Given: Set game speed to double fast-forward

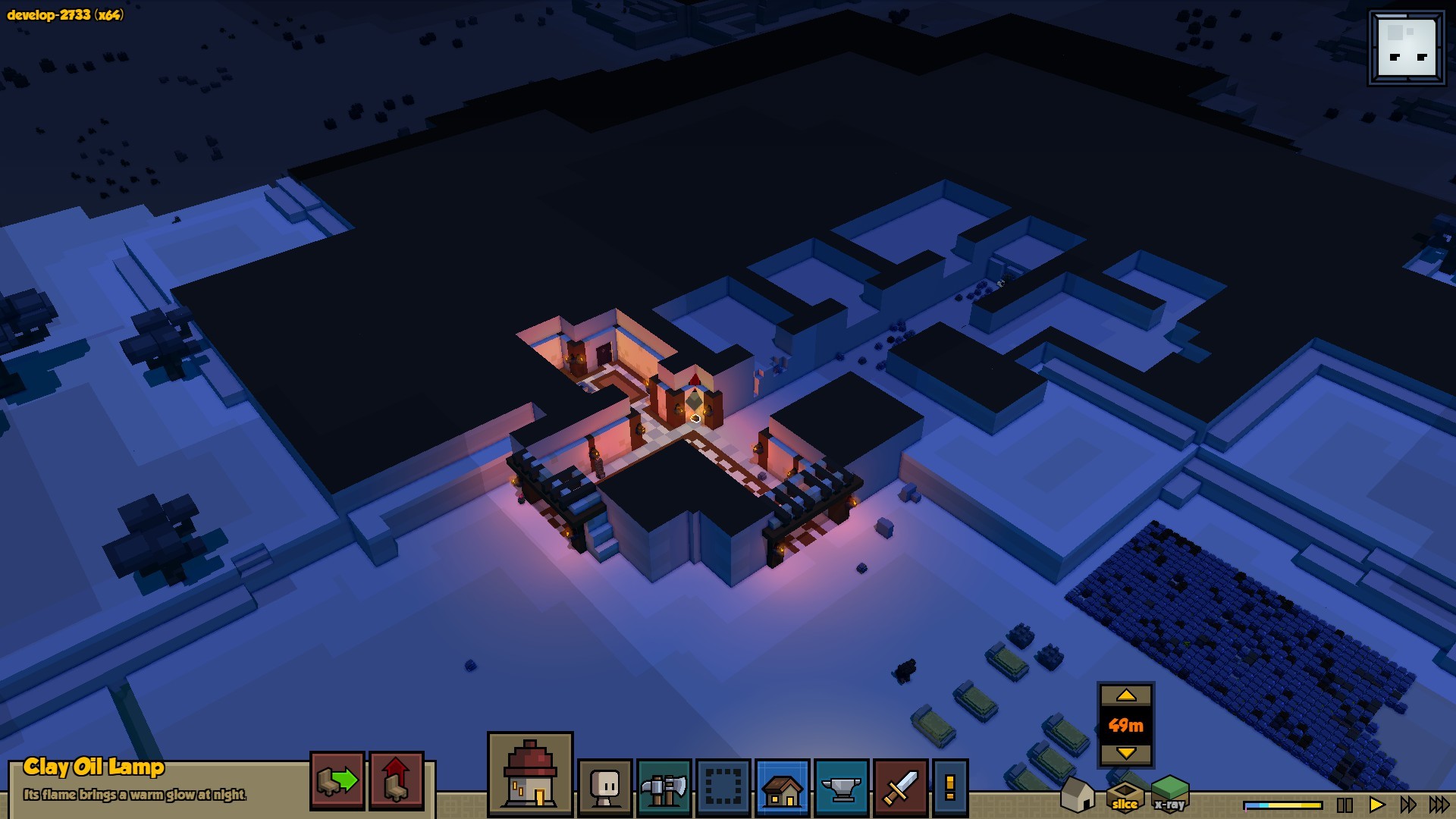Looking at the screenshot, I should [1407, 805].
